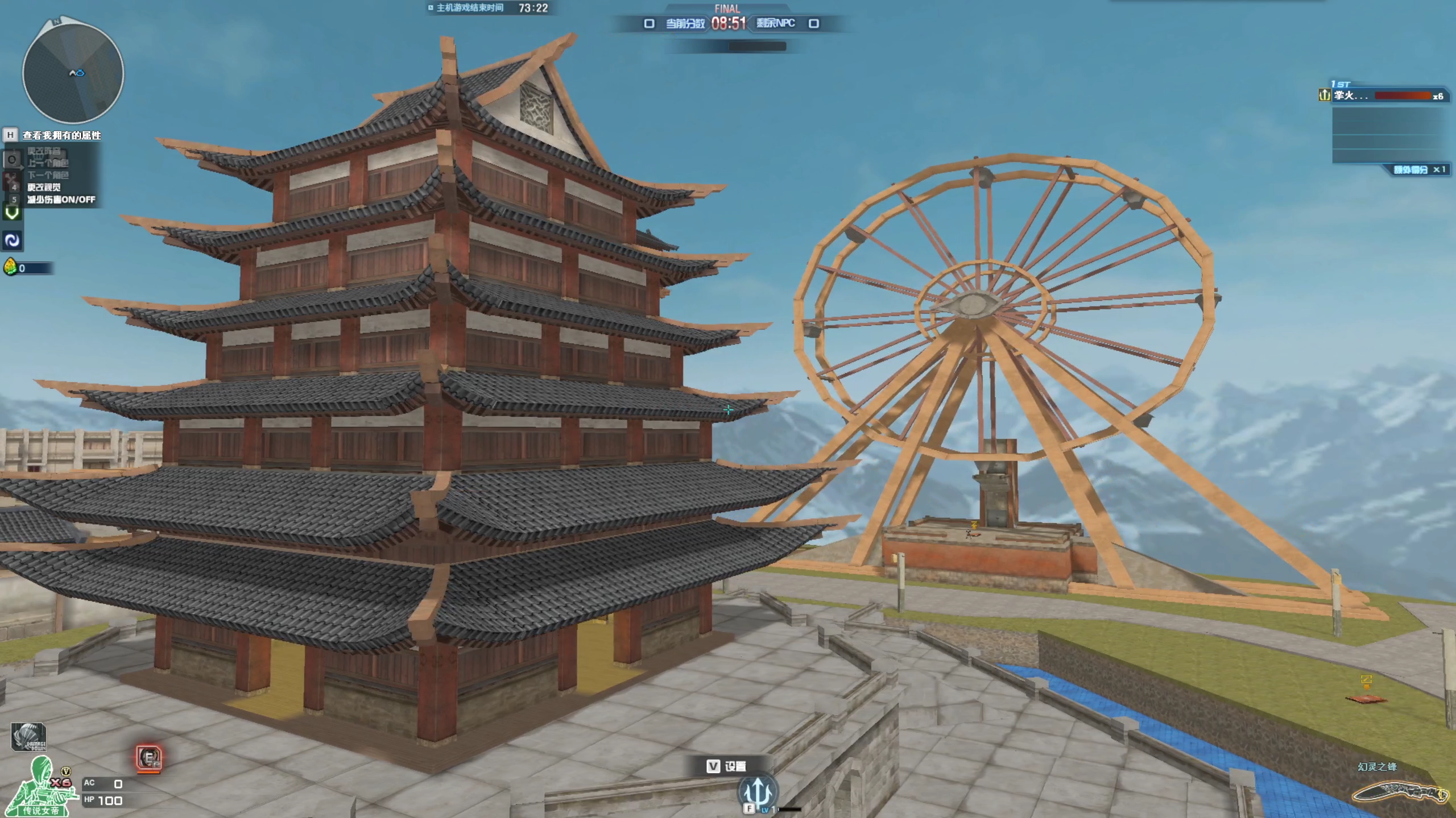Image resolution: width=1456 pixels, height=818 pixels.
Task: Click the 额外得分 bonus score label
Action: tap(1410, 169)
